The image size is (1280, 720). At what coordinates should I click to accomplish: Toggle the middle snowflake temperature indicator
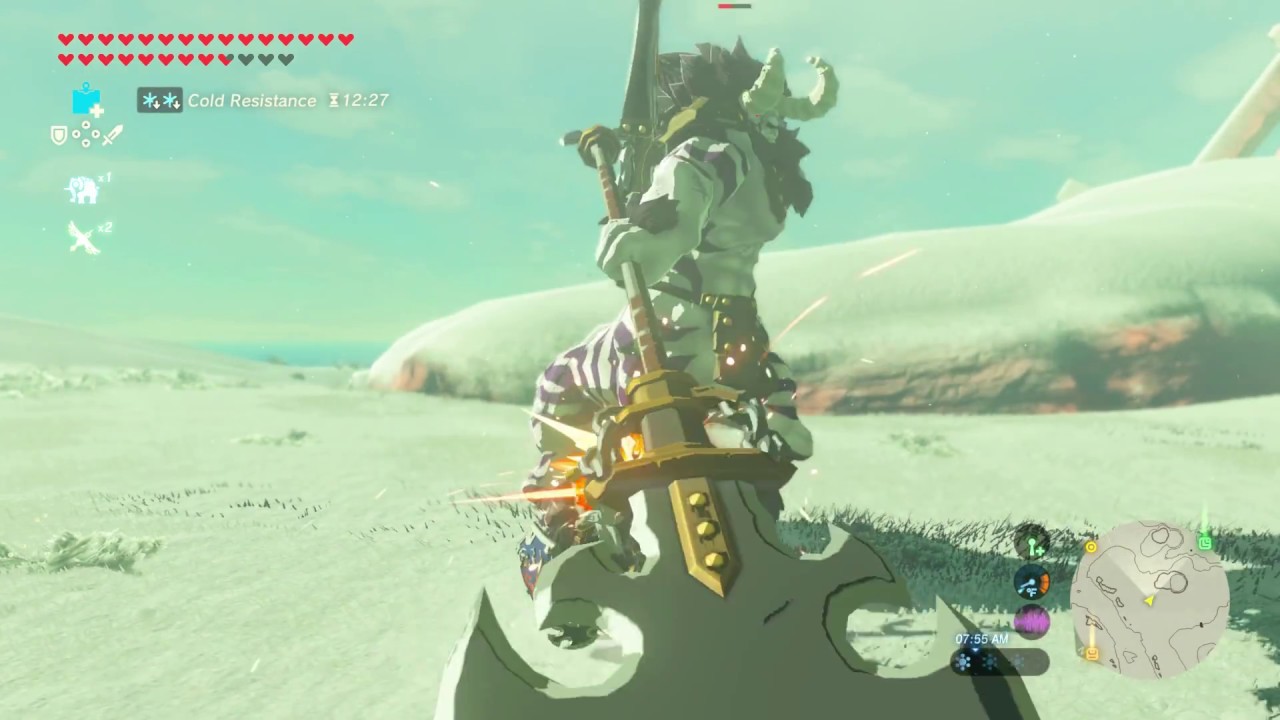click(x=990, y=662)
